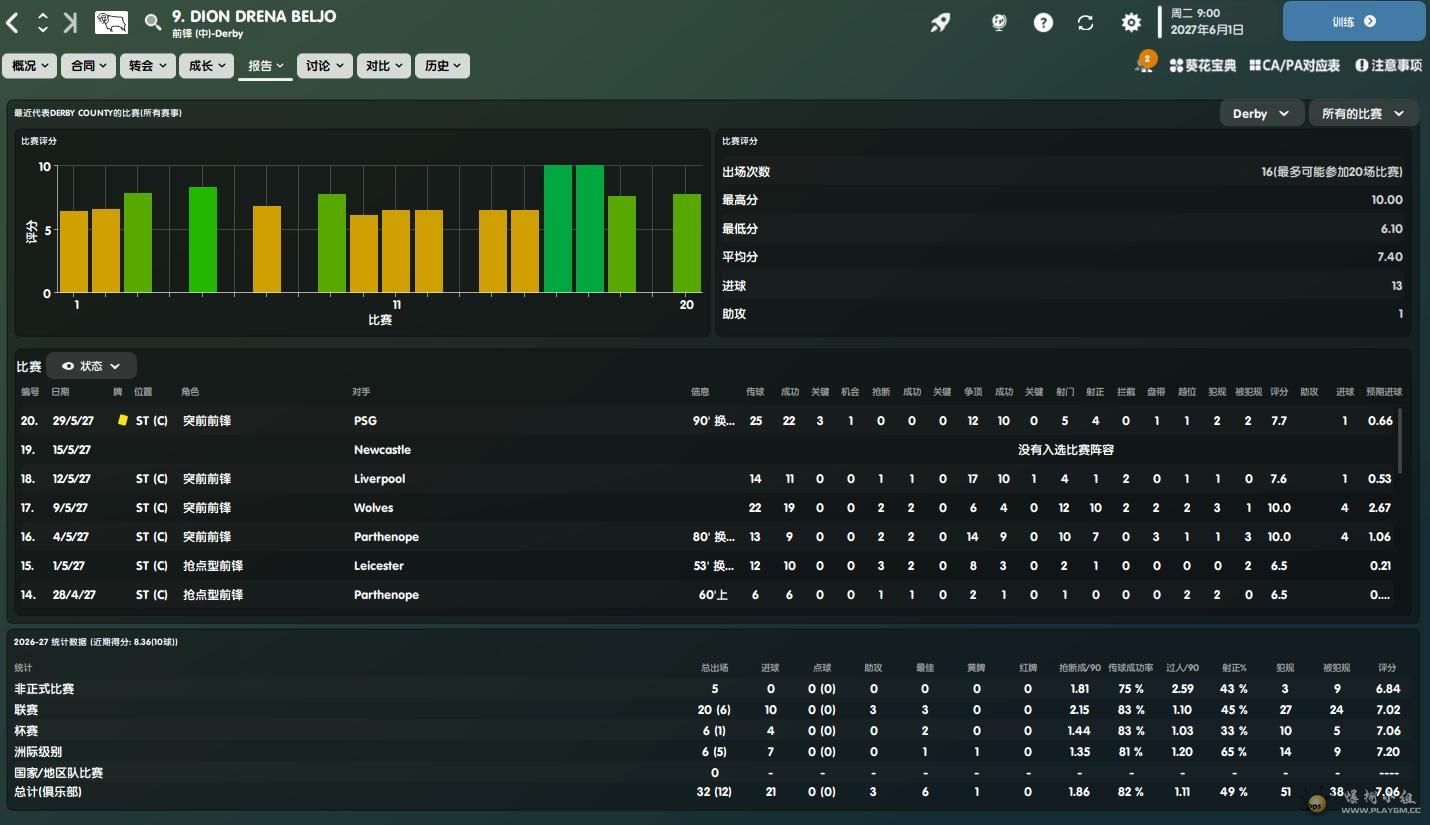Screen dimensions: 1430x825
Task: Open the 葵花宝典 shortcut
Action: [x=1203, y=66]
